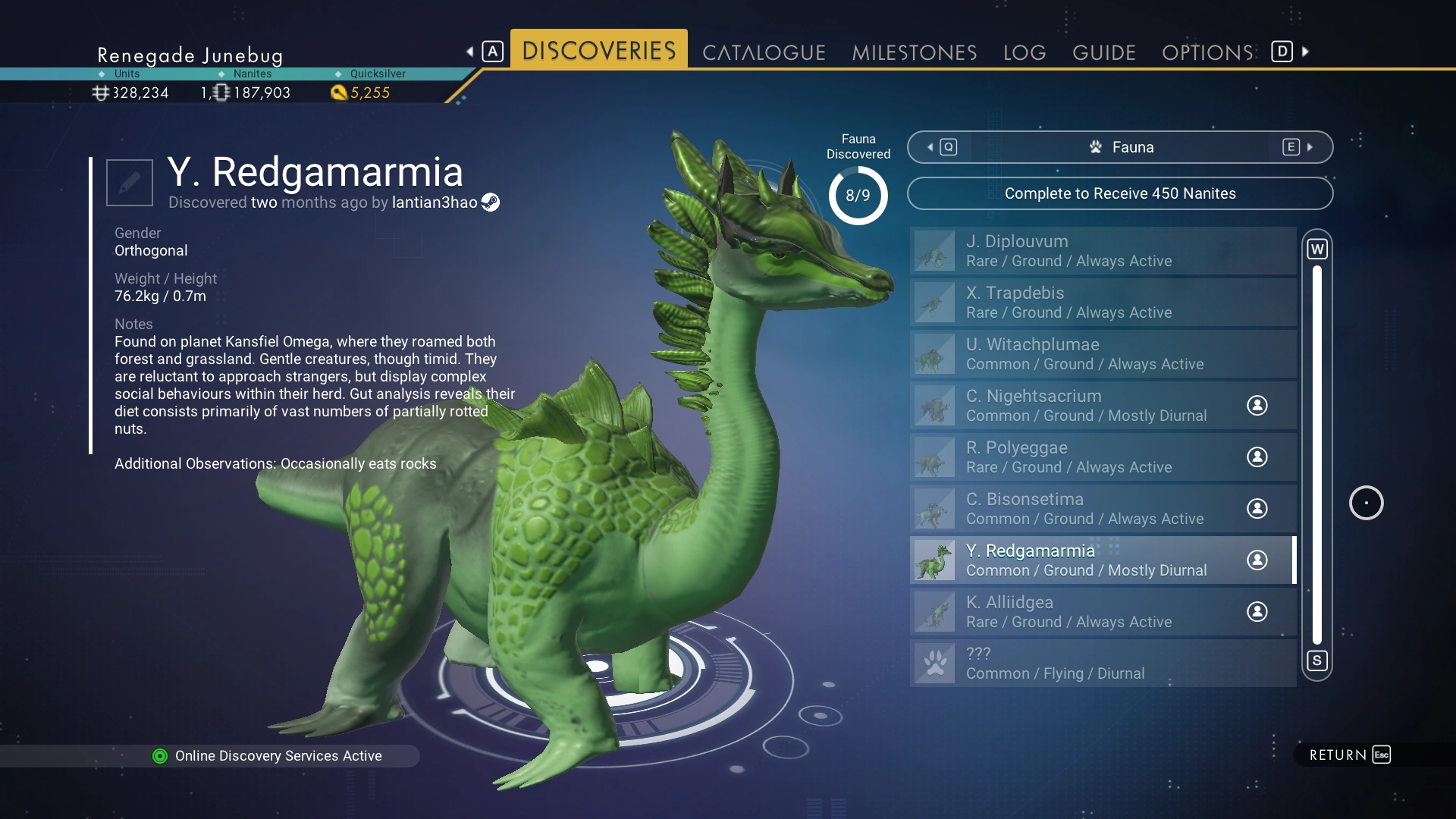Screen dimensions: 1456x819
Task: Go to the Guide tab
Action: pos(1104,52)
